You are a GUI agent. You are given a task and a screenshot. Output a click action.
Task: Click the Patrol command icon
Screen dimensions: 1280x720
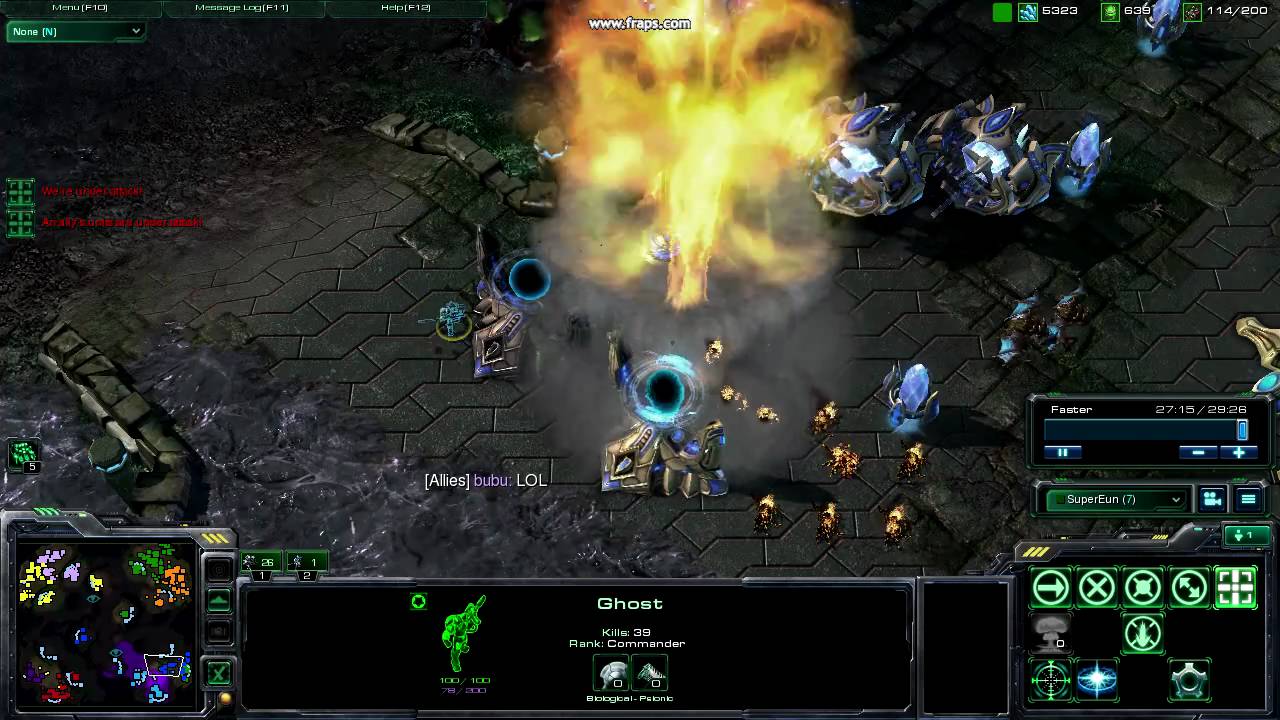point(1190,587)
